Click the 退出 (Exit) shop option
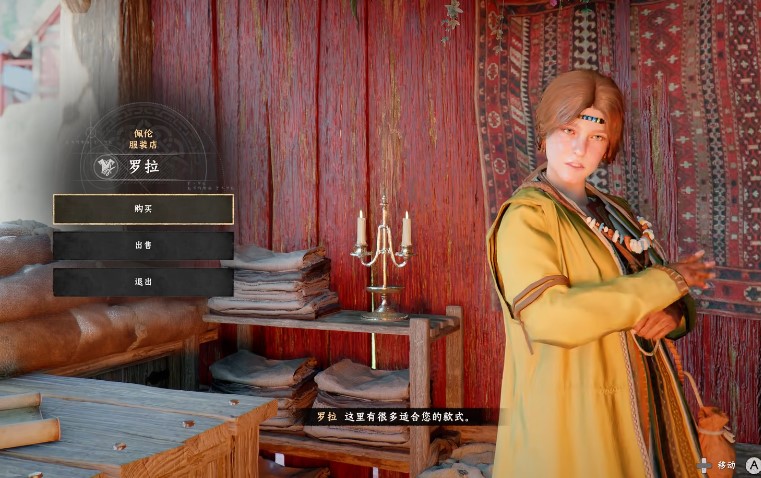The width and height of the screenshot is (761, 478). coord(143,282)
